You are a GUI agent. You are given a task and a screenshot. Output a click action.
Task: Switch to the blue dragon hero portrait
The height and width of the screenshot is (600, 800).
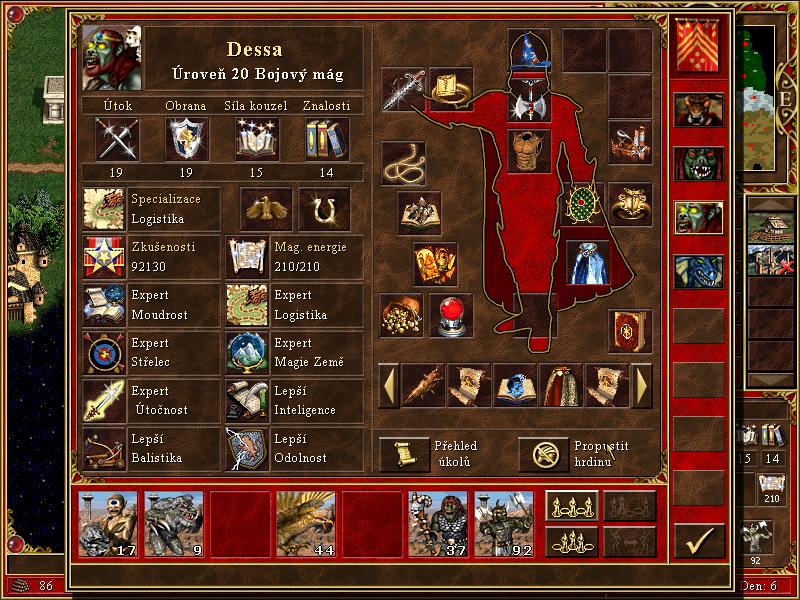coord(698,271)
